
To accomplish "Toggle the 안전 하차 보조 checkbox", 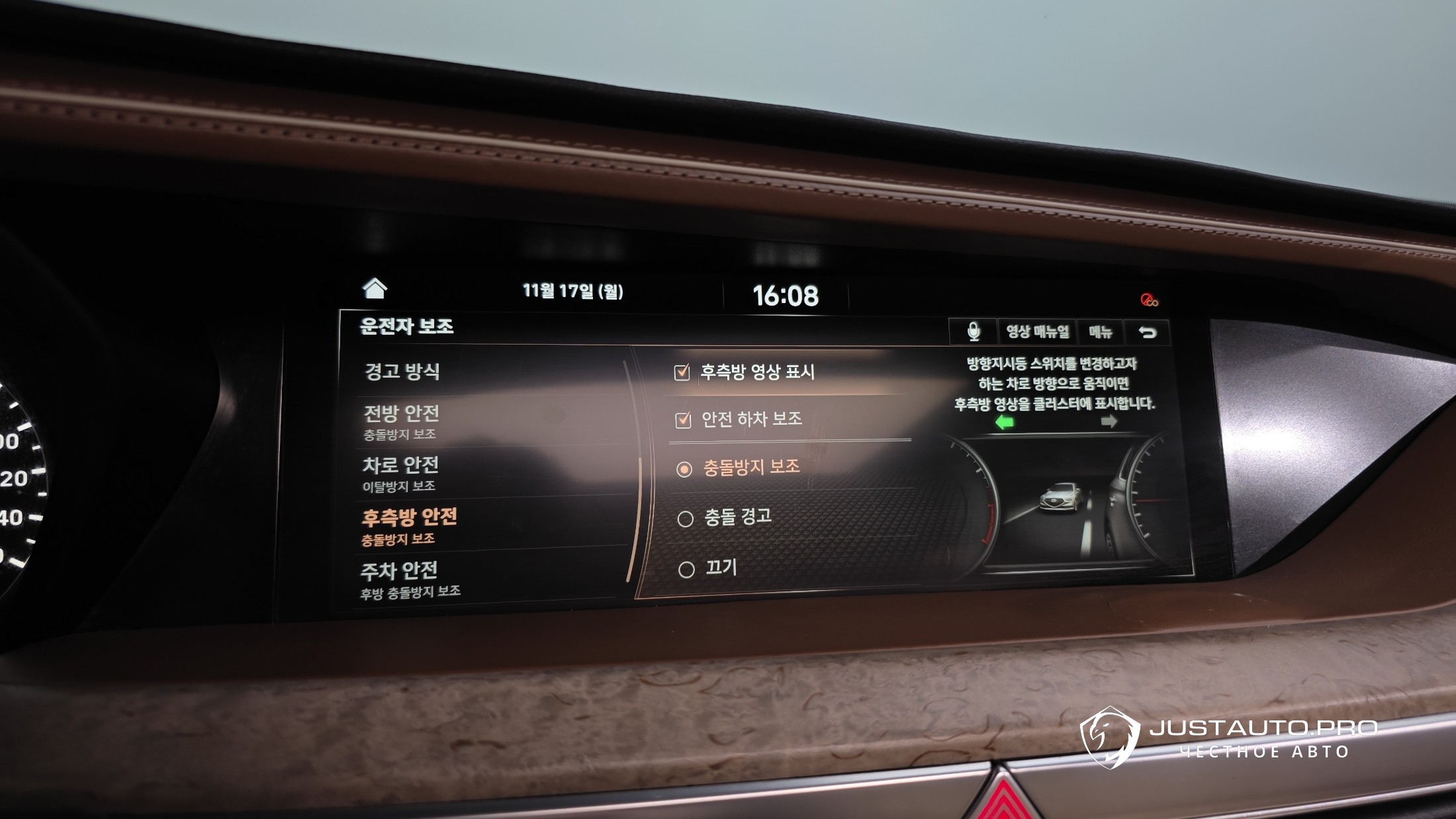I will click(x=683, y=419).
